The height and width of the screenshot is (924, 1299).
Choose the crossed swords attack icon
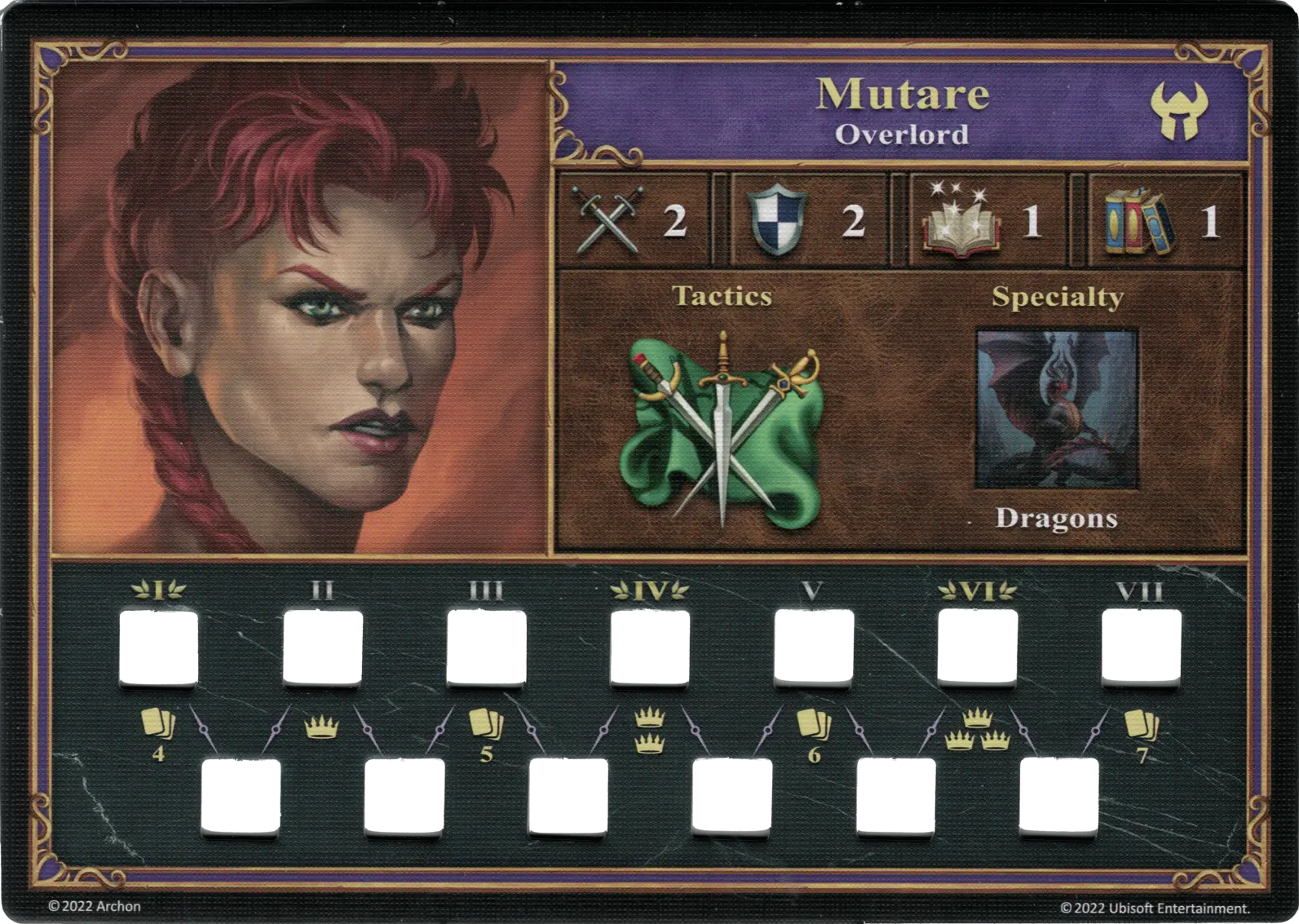[608, 219]
